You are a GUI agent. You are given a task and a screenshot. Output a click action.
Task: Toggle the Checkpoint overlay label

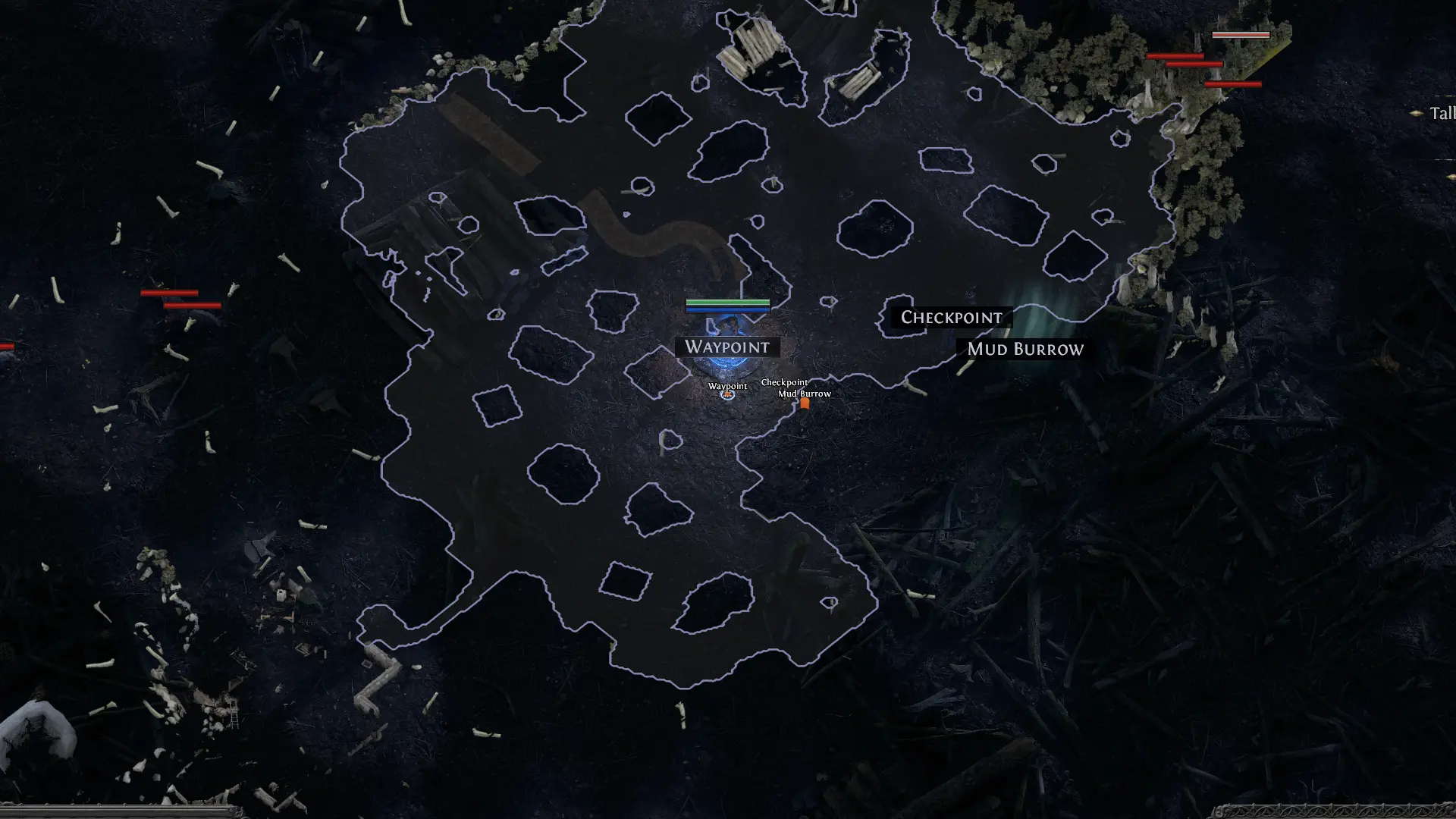pyautogui.click(x=952, y=317)
